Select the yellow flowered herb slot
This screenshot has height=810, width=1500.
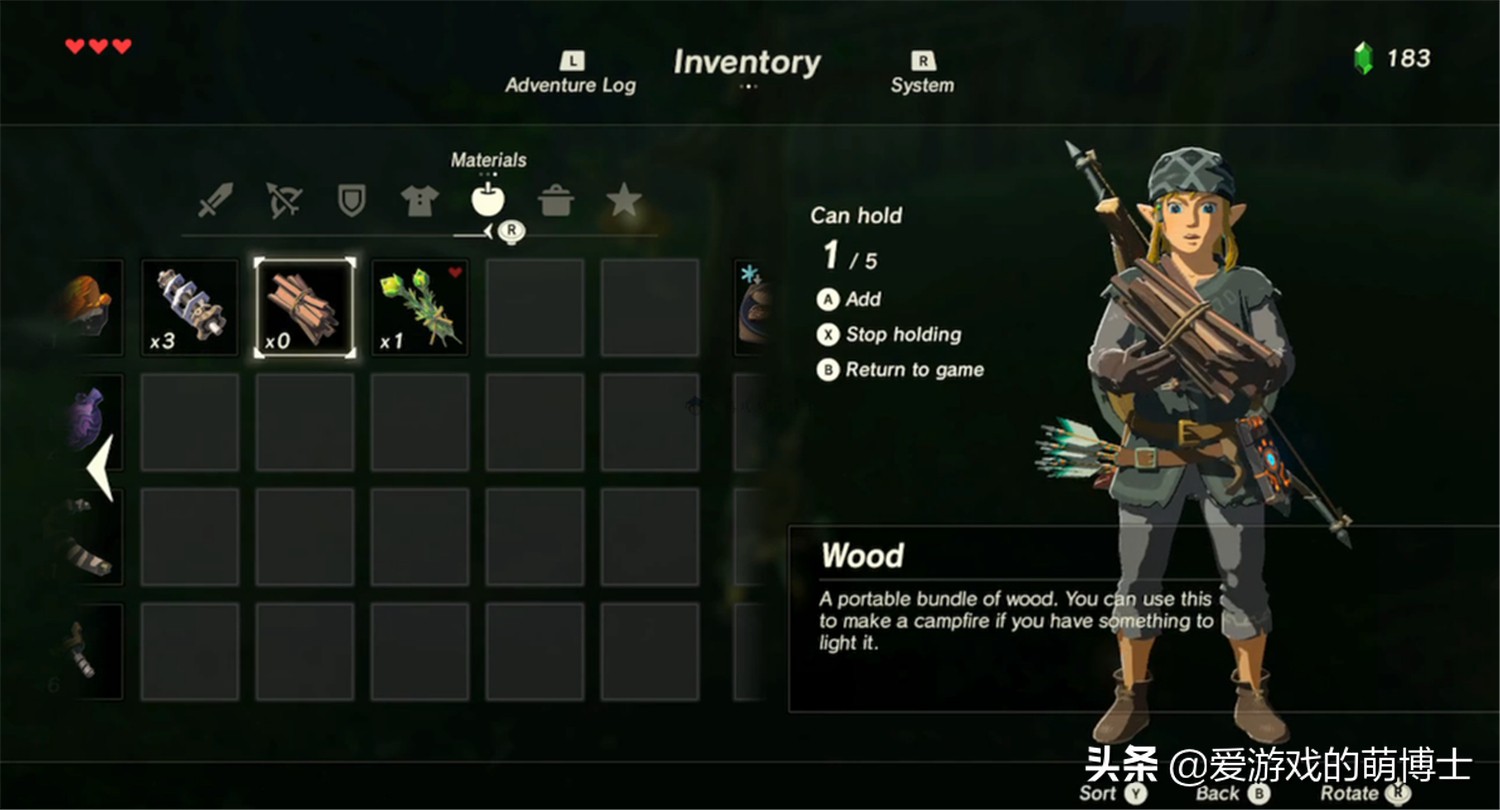click(420, 308)
